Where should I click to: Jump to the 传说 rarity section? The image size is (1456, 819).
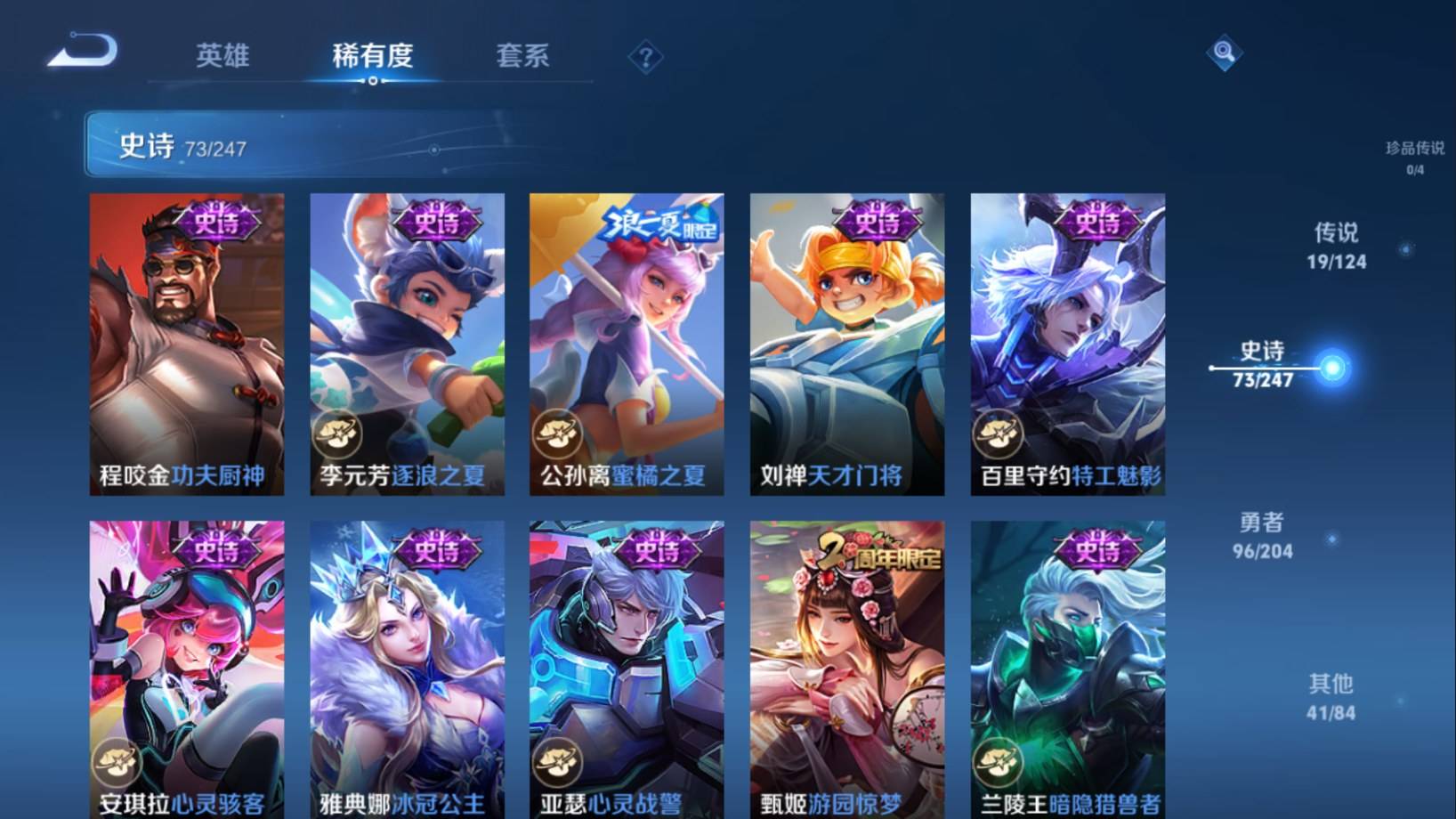coord(1336,246)
